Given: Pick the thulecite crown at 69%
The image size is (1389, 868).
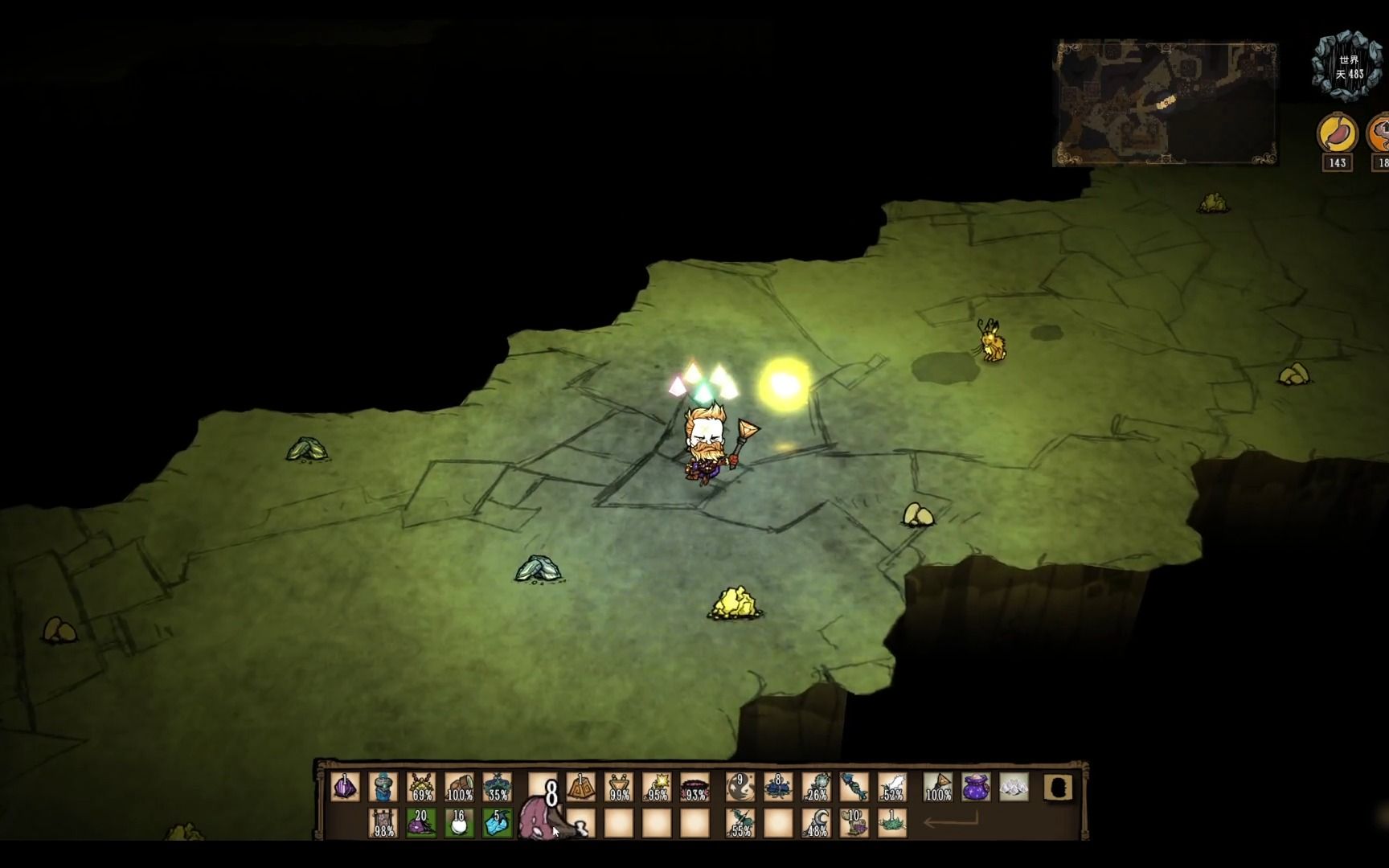Looking at the screenshot, I should click(421, 787).
